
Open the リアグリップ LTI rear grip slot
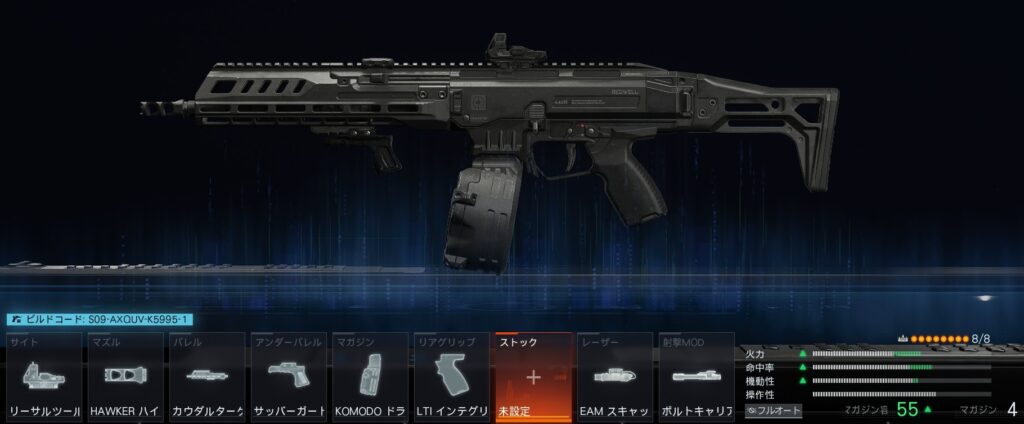coord(451,378)
